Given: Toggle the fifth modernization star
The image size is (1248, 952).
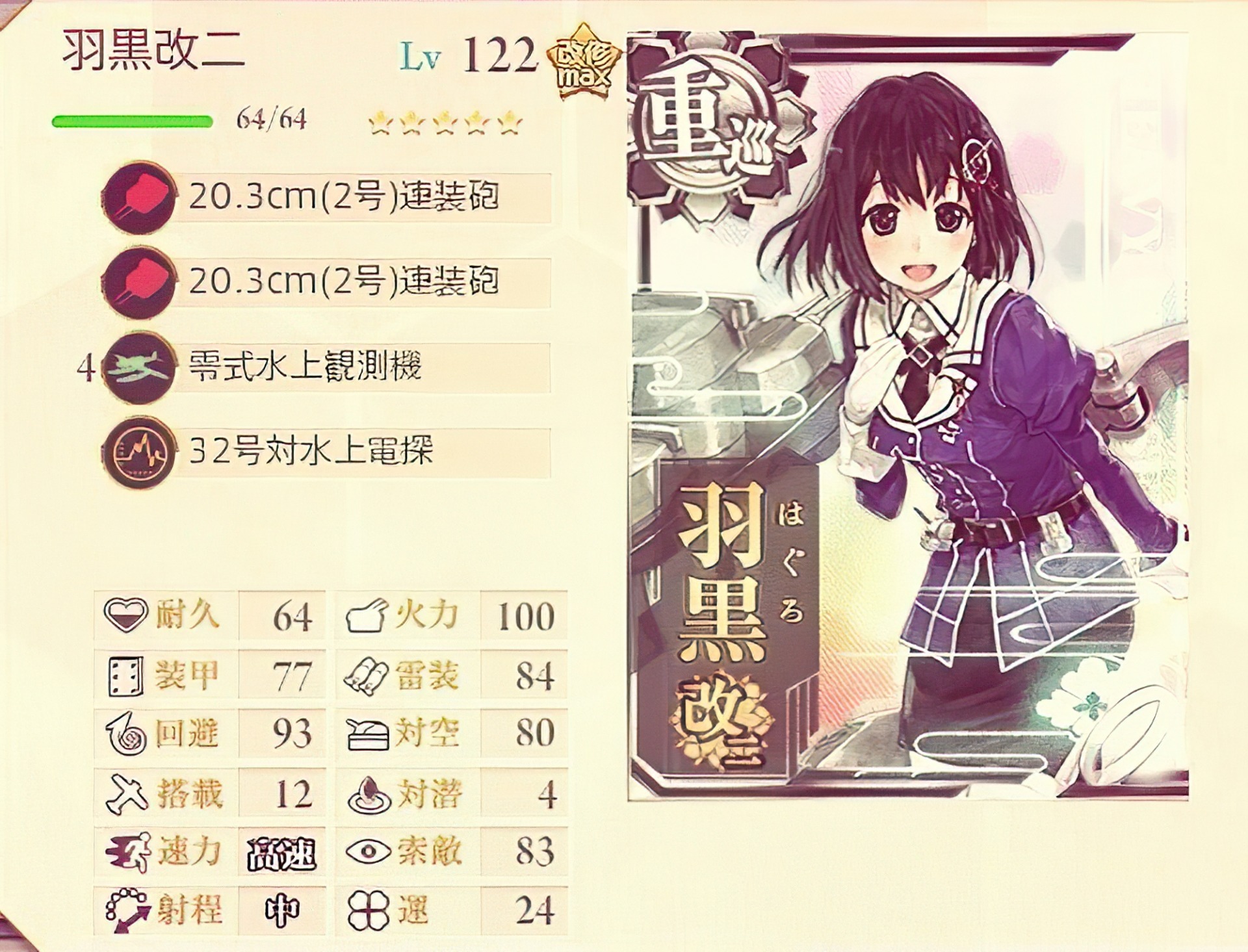Looking at the screenshot, I should click(510, 123).
